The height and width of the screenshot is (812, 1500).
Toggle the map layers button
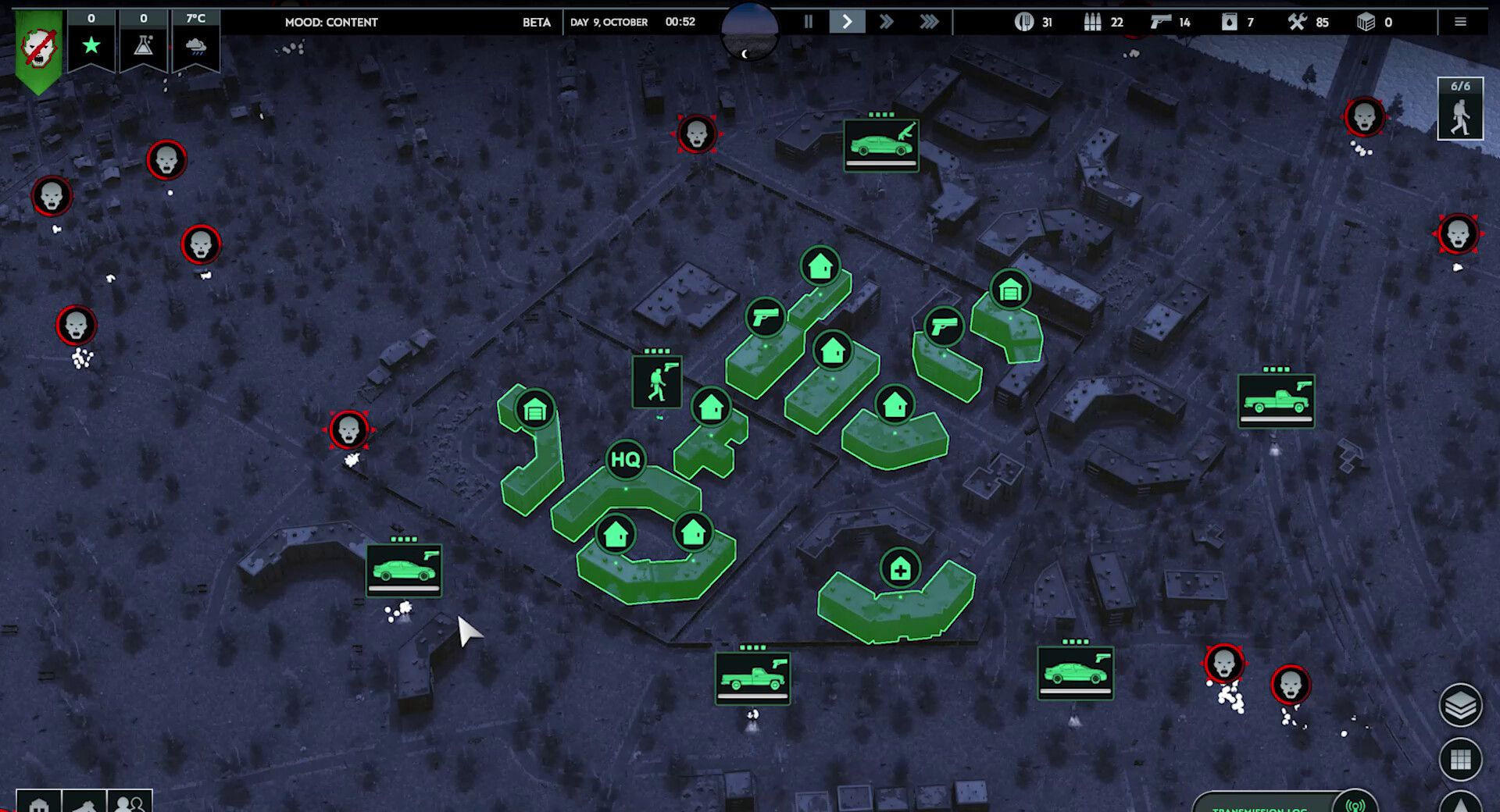point(1460,706)
